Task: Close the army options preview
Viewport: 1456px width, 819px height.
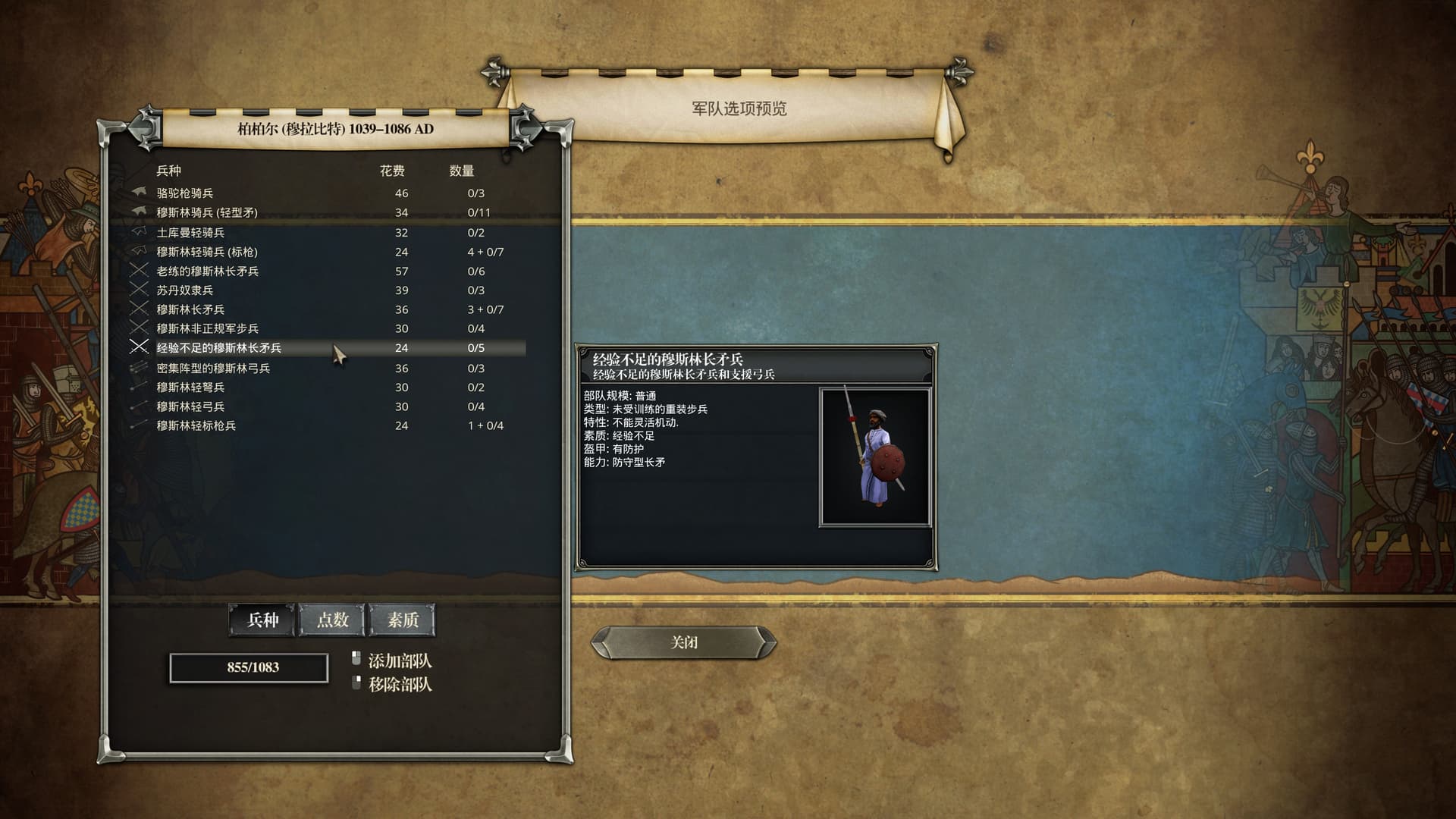Action: pyautogui.click(x=683, y=642)
